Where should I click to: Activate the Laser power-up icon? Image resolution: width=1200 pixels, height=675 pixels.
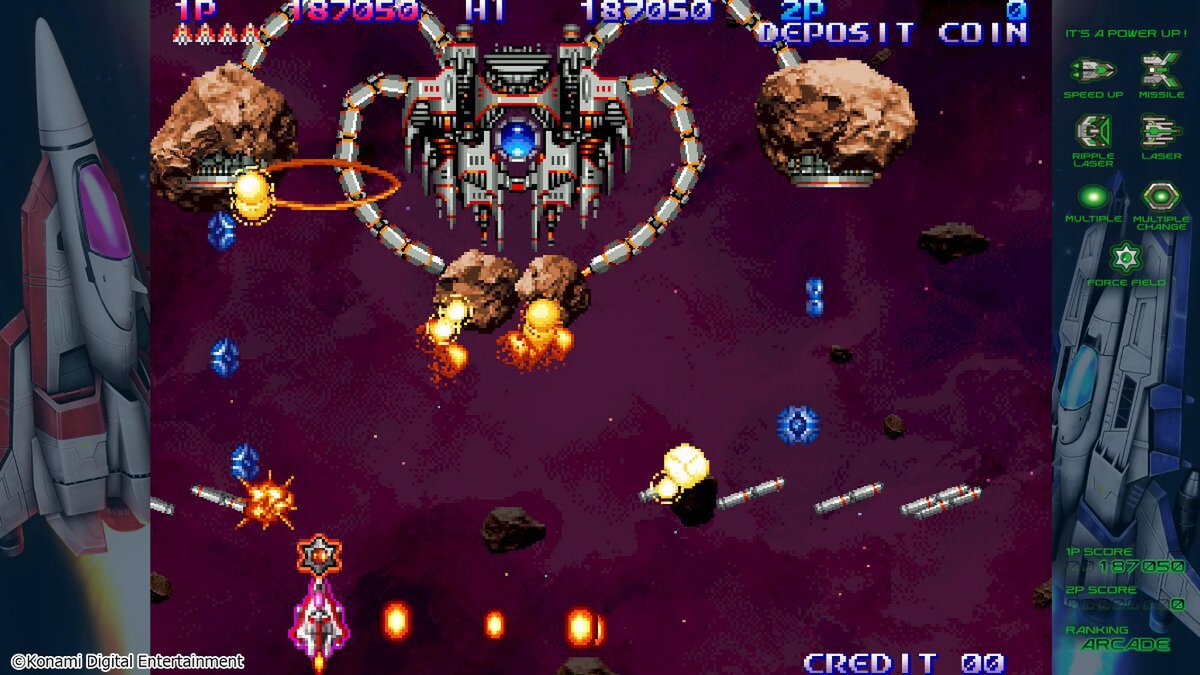point(1160,131)
